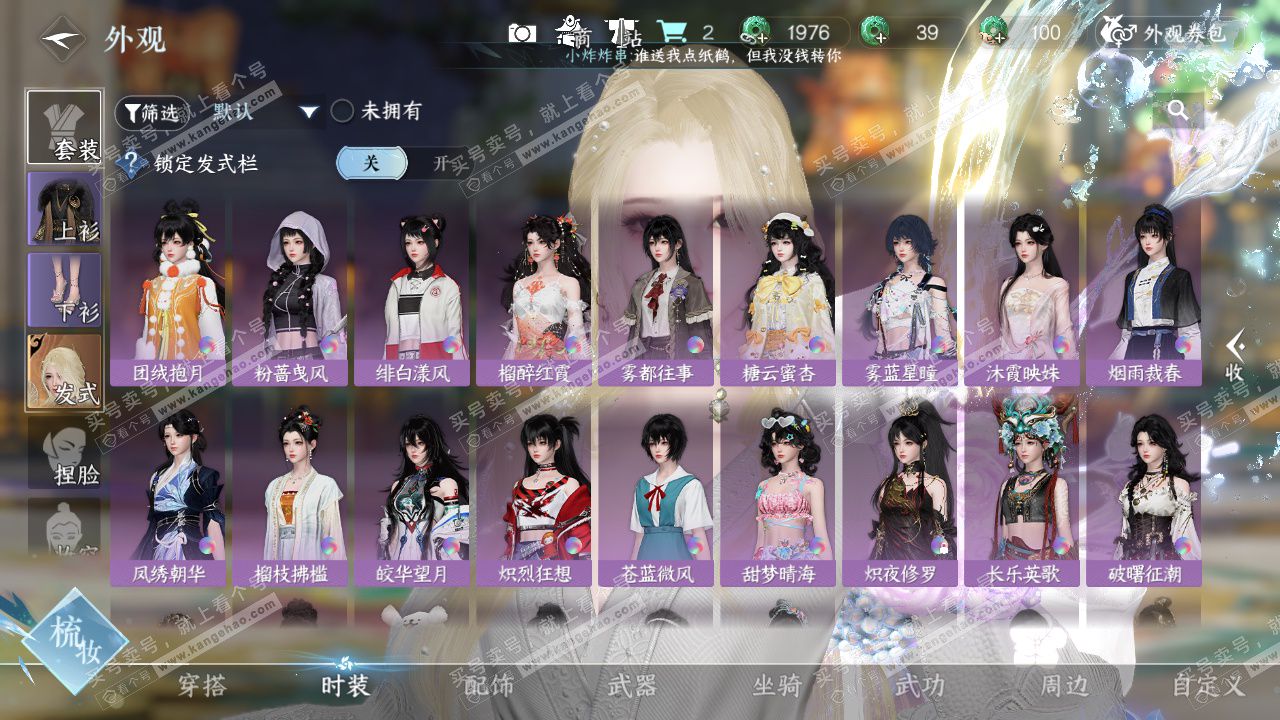Image resolution: width=1280 pixels, height=720 pixels.
Task: Switch to the 配饰 accessories tab
Action: tap(489, 685)
